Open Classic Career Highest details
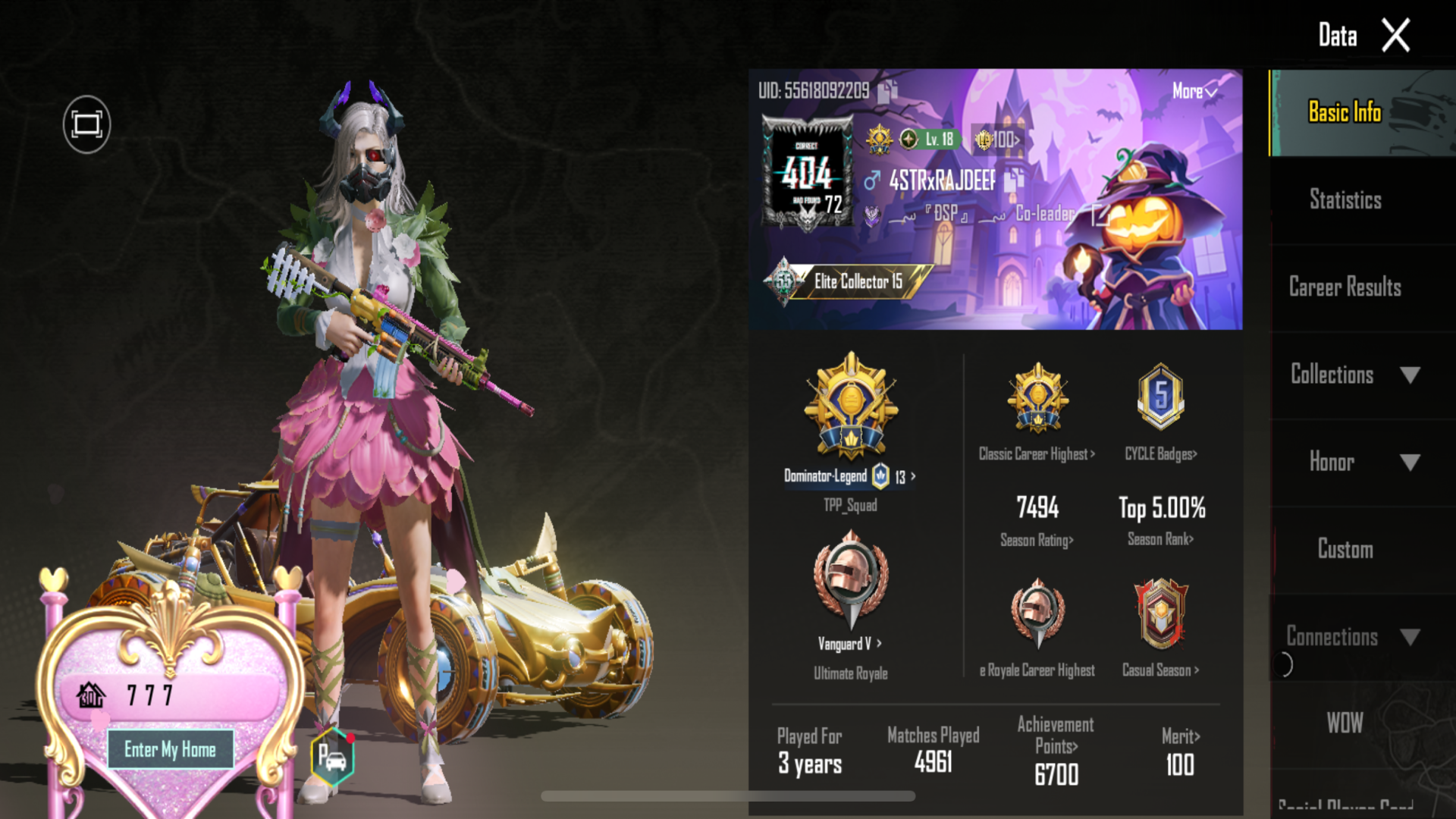1456x819 pixels. [x=1037, y=454]
